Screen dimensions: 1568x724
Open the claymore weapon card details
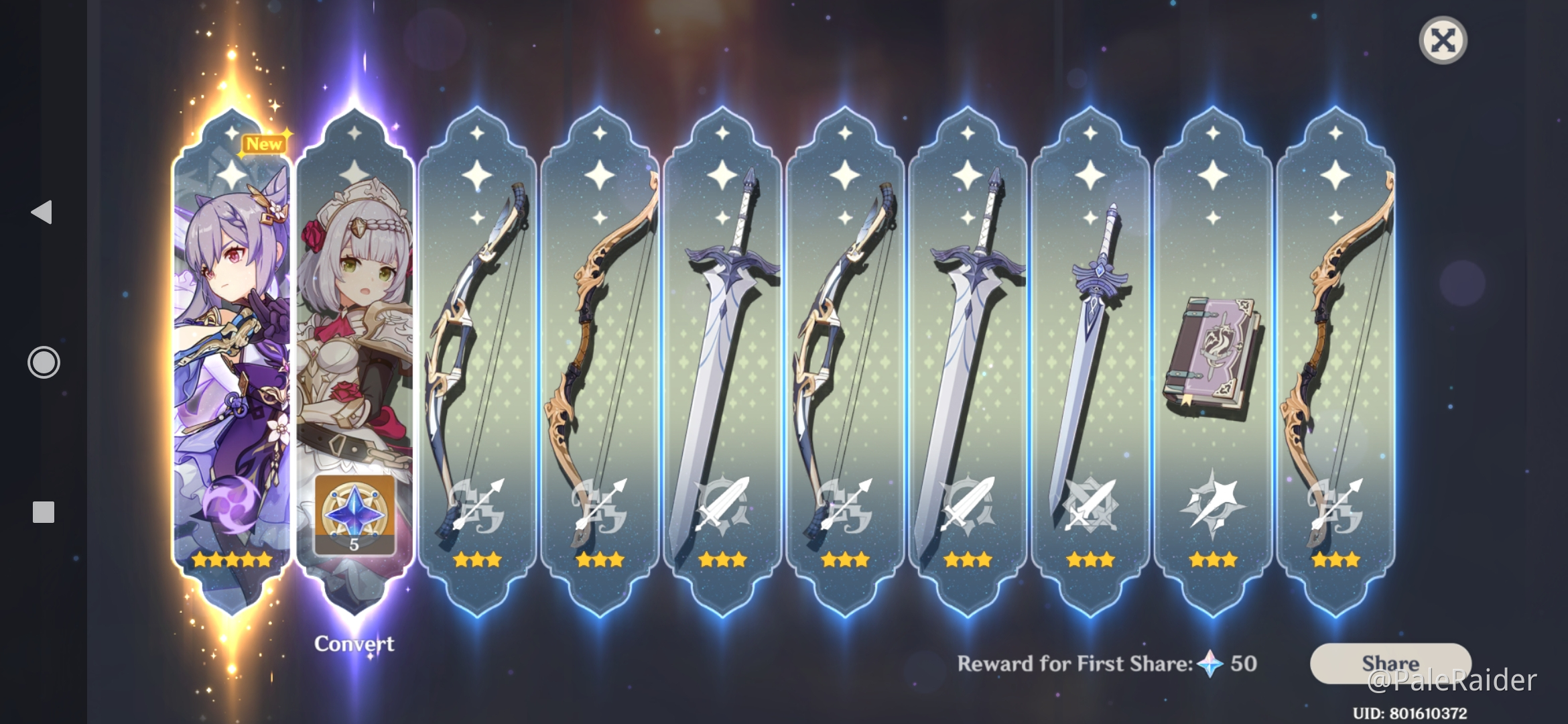coord(722,335)
